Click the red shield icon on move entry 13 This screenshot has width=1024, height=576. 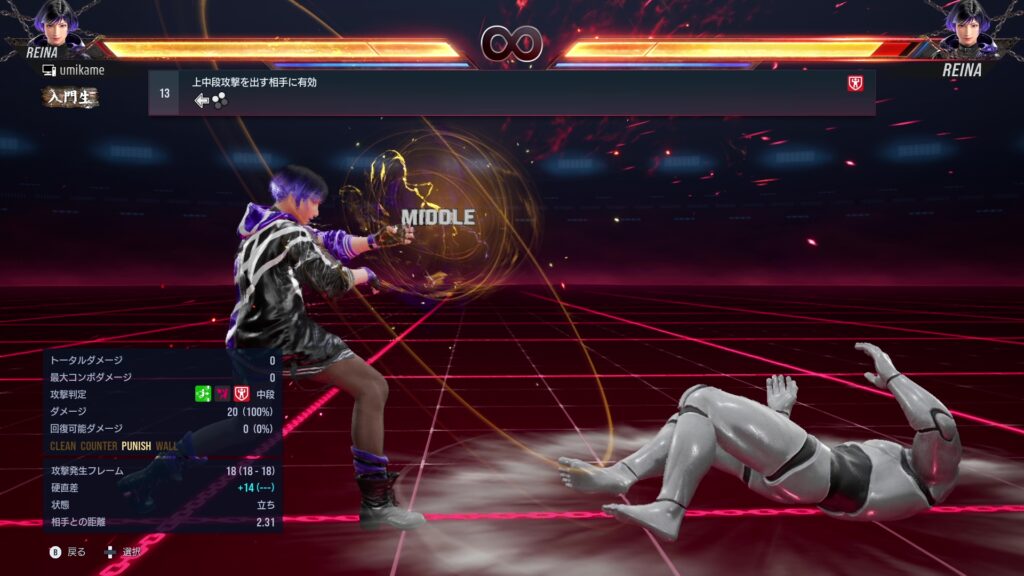(x=855, y=84)
